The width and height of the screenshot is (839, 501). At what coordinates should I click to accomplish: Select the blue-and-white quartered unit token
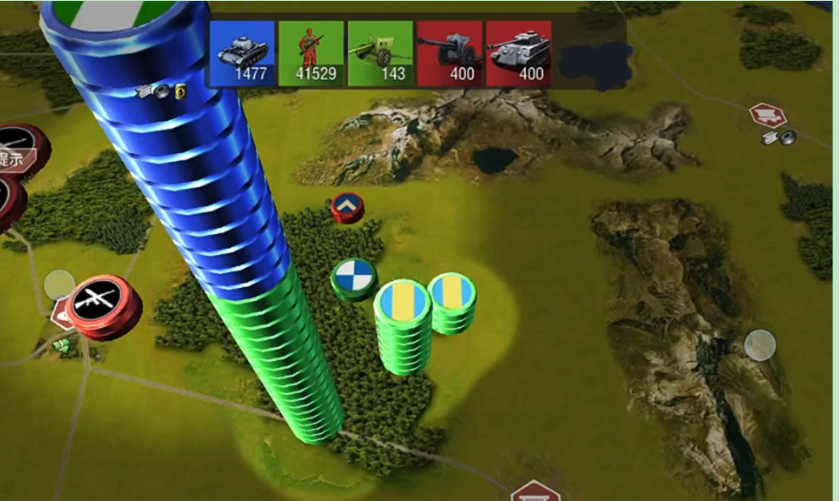tap(353, 277)
